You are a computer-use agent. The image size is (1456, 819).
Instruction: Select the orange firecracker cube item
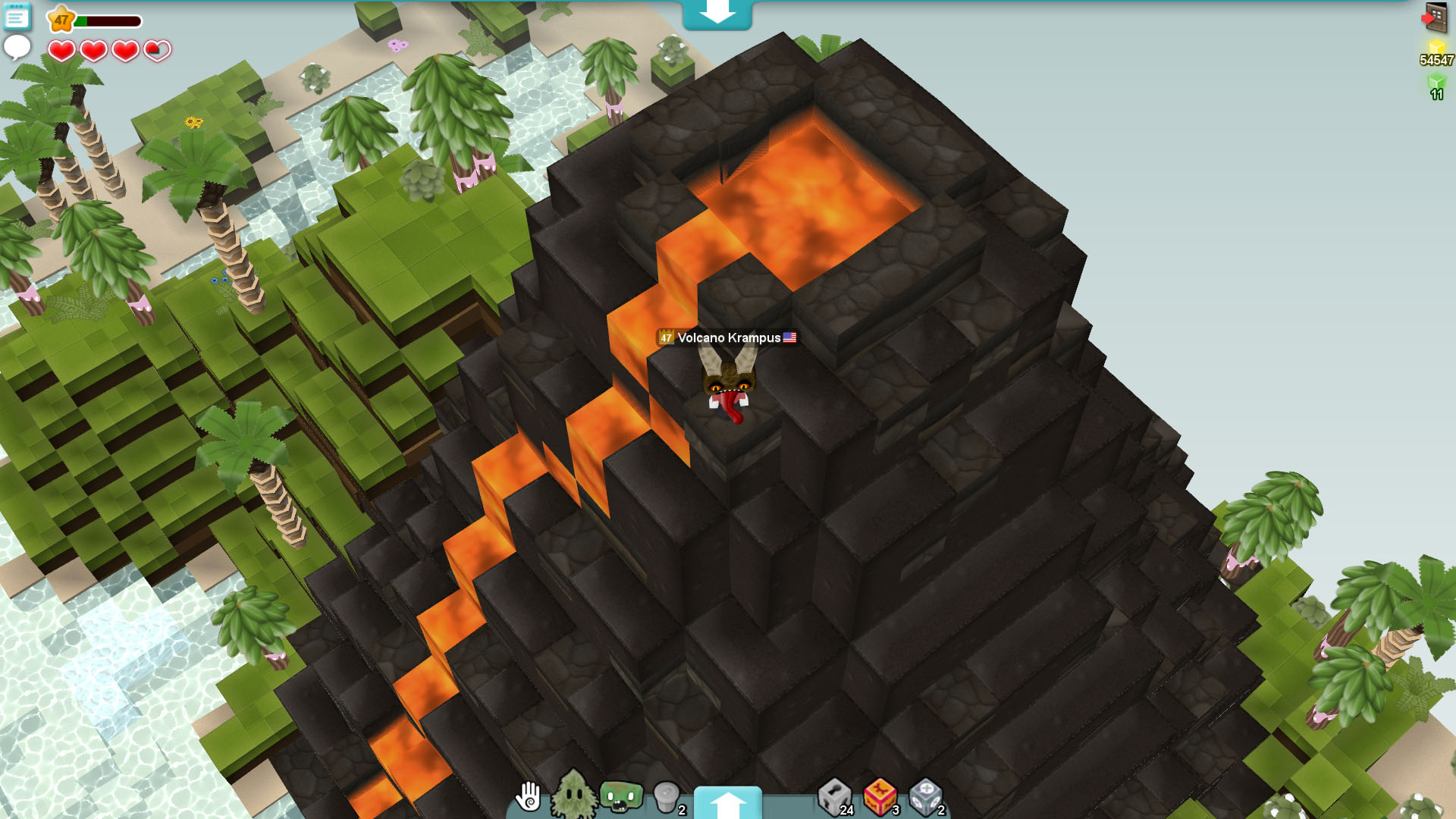pos(879,798)
